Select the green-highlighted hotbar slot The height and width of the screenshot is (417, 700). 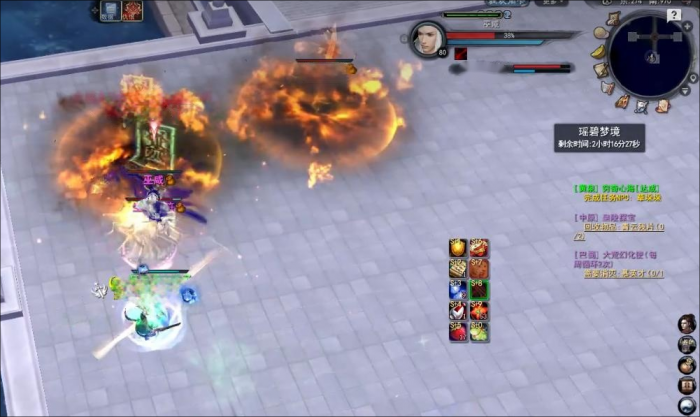tap(479, 290)
